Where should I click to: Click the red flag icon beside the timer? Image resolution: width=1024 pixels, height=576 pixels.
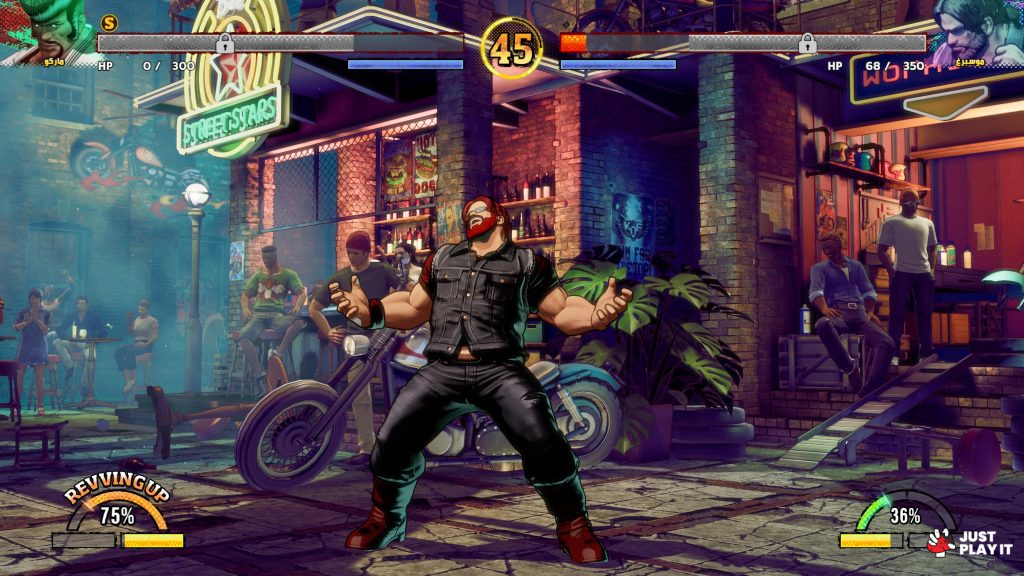574,42
